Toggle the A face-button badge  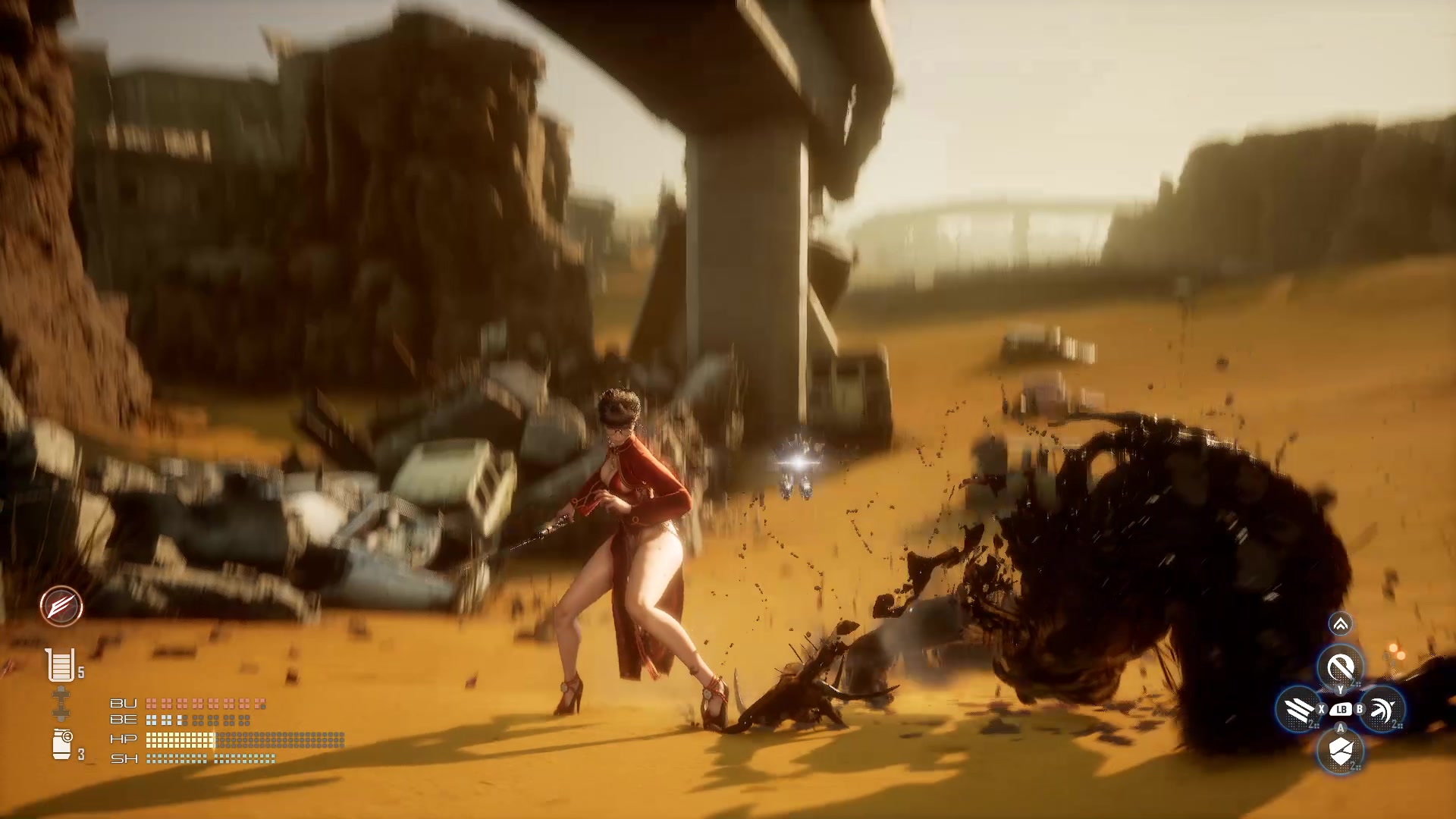click(x=1341, y=729)
